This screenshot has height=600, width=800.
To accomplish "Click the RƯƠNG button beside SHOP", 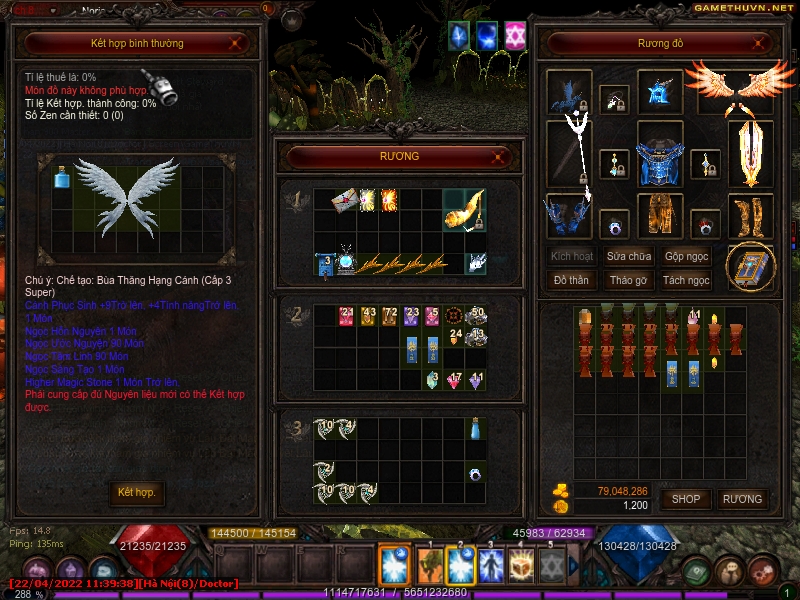I will tap(742, 499).
